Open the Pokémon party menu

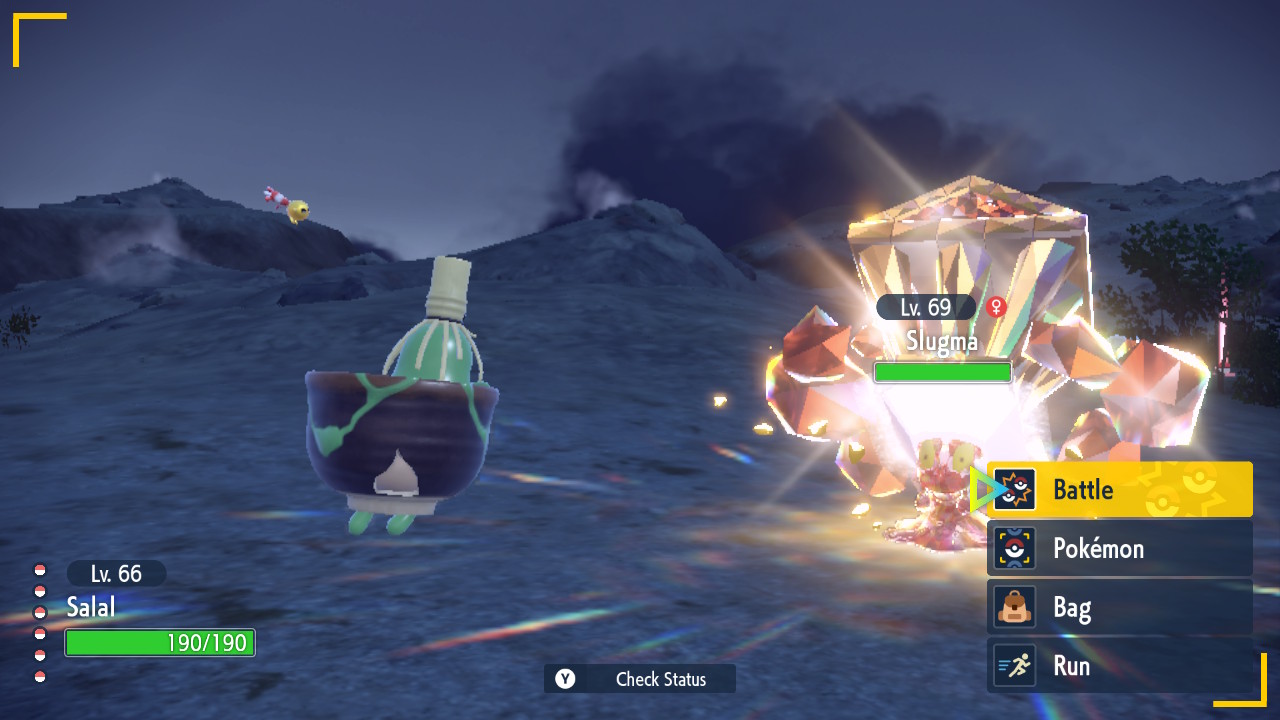(1119, 548)
